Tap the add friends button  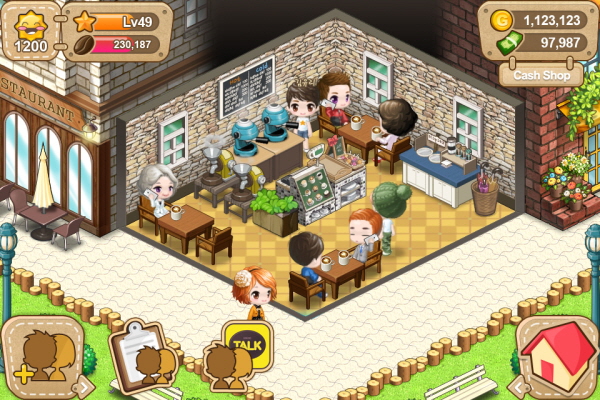pos(40,358)
